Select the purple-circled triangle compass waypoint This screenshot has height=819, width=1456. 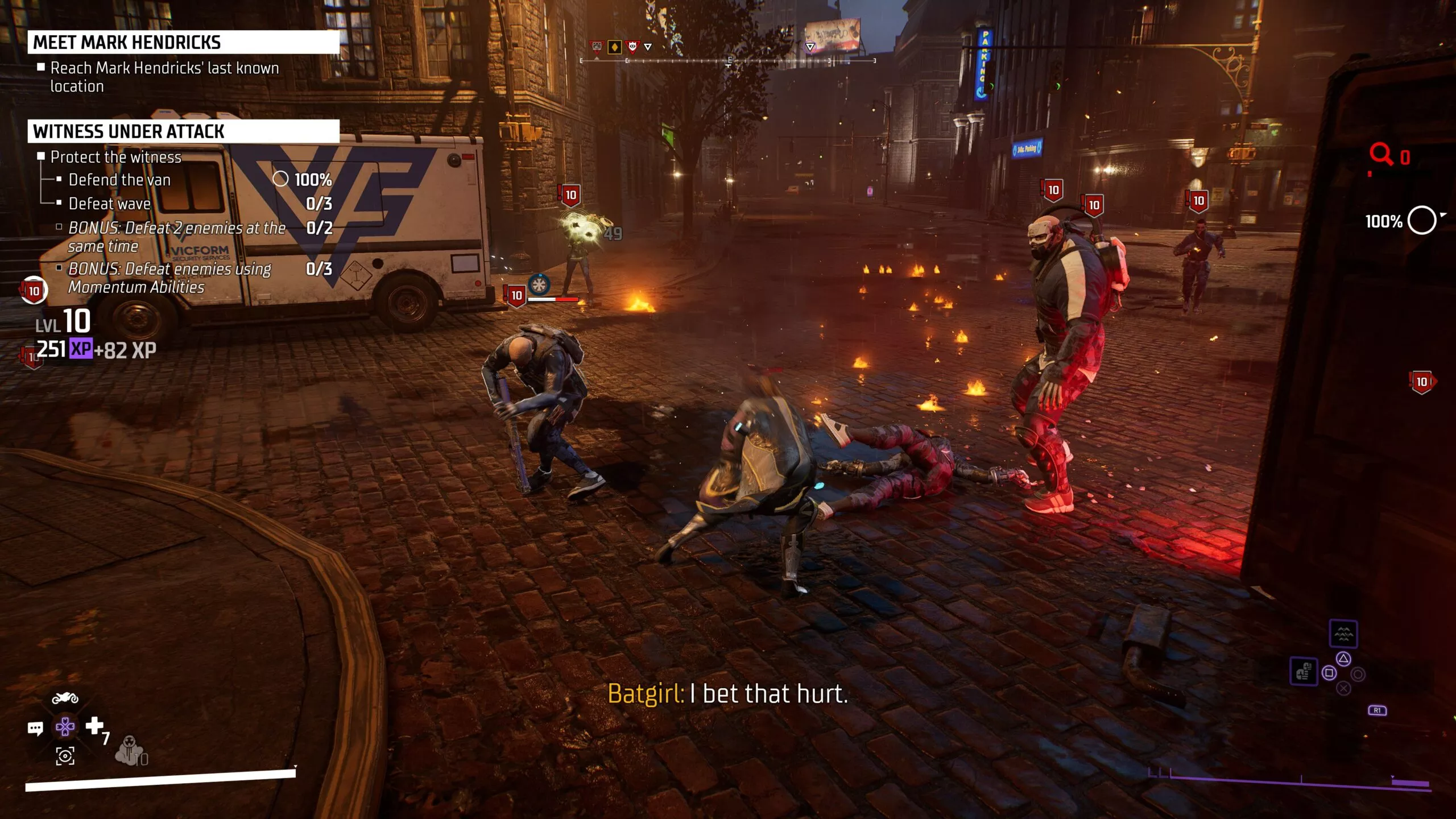(x=810, y=47)
